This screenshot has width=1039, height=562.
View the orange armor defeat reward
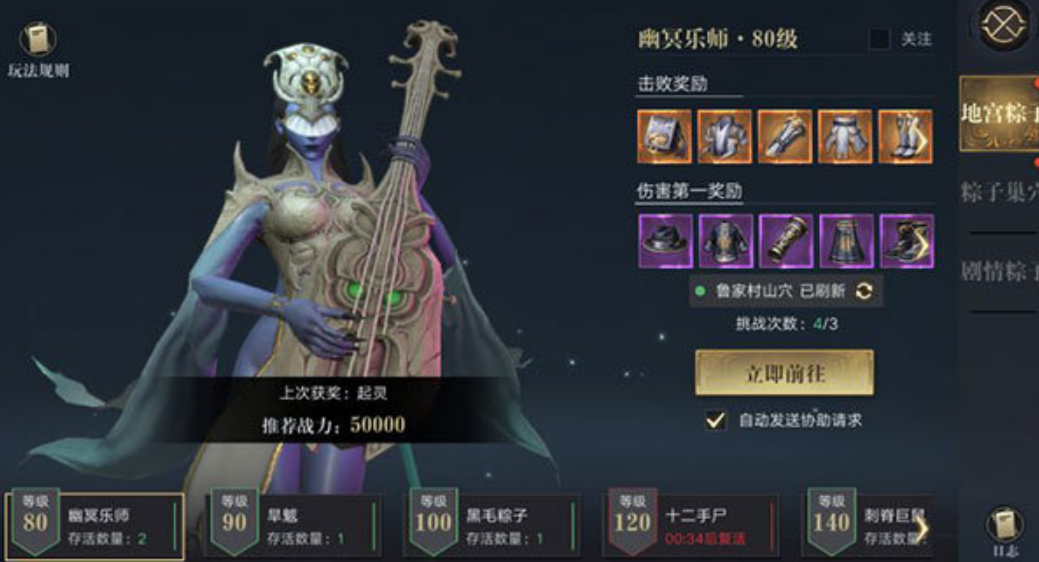click(x=725, y=136)
